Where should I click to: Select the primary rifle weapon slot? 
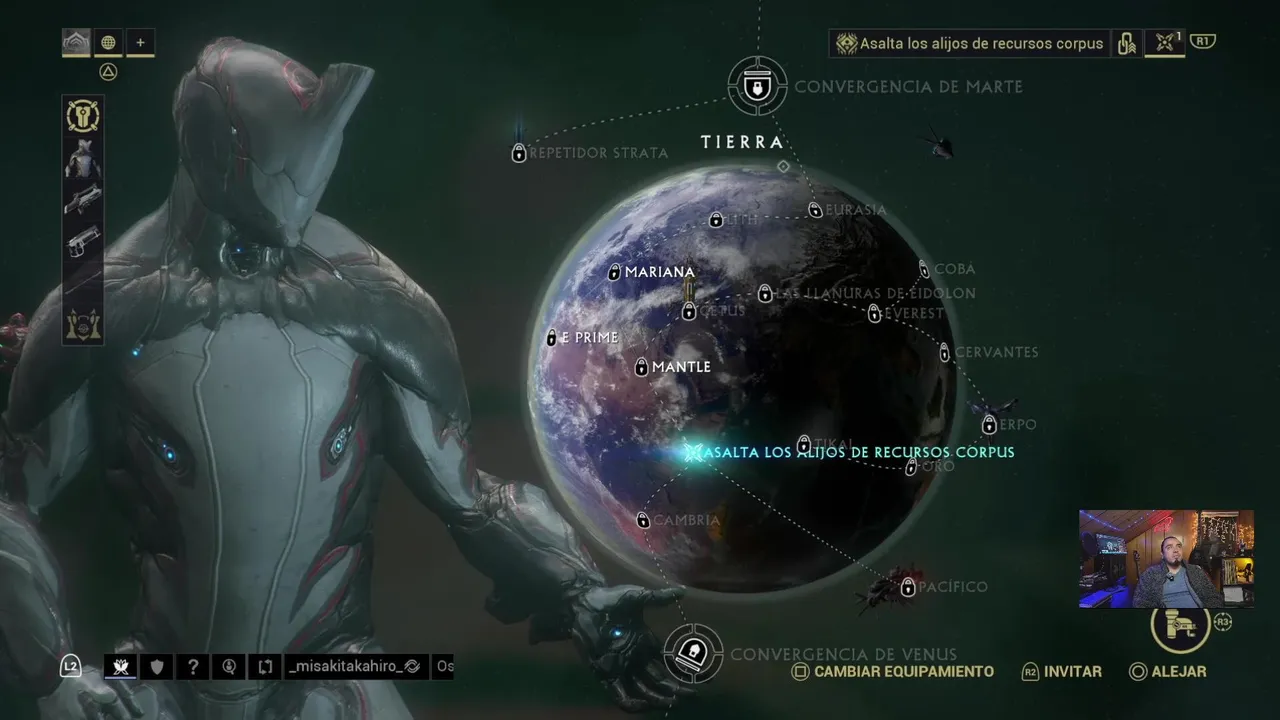click(x=83, y=200)
